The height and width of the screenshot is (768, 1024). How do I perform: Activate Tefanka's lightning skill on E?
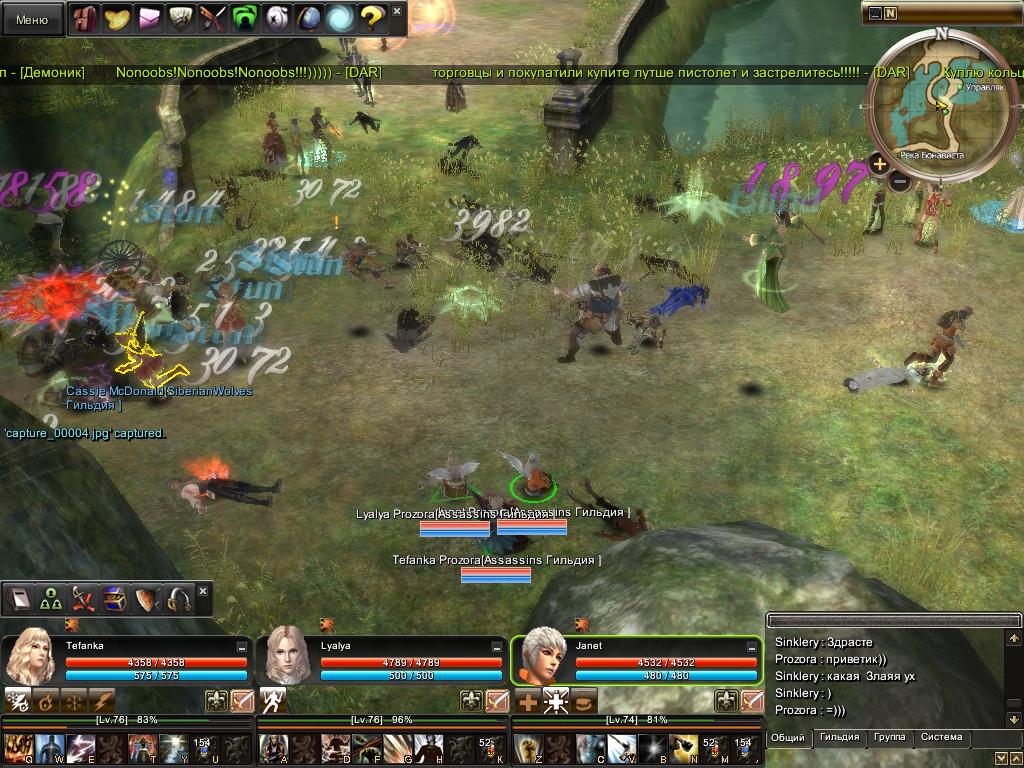[x=80, y=748]
